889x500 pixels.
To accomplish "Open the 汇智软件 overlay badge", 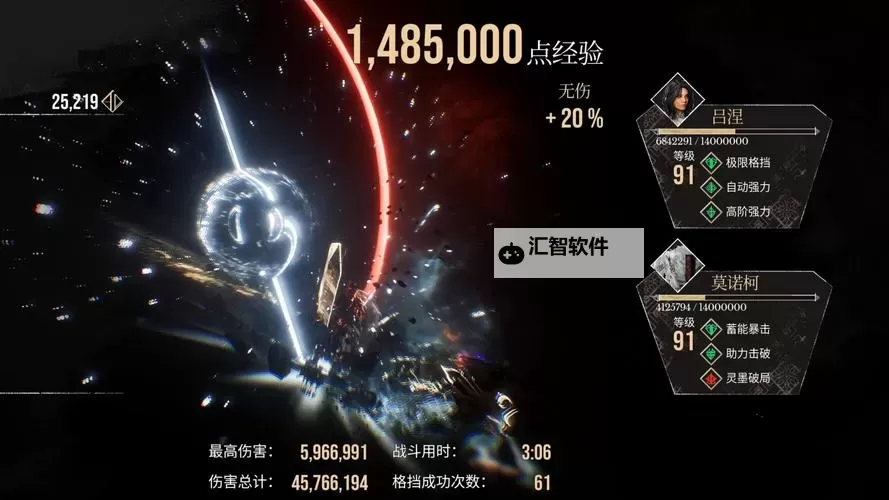I will [x=569, y=251].
